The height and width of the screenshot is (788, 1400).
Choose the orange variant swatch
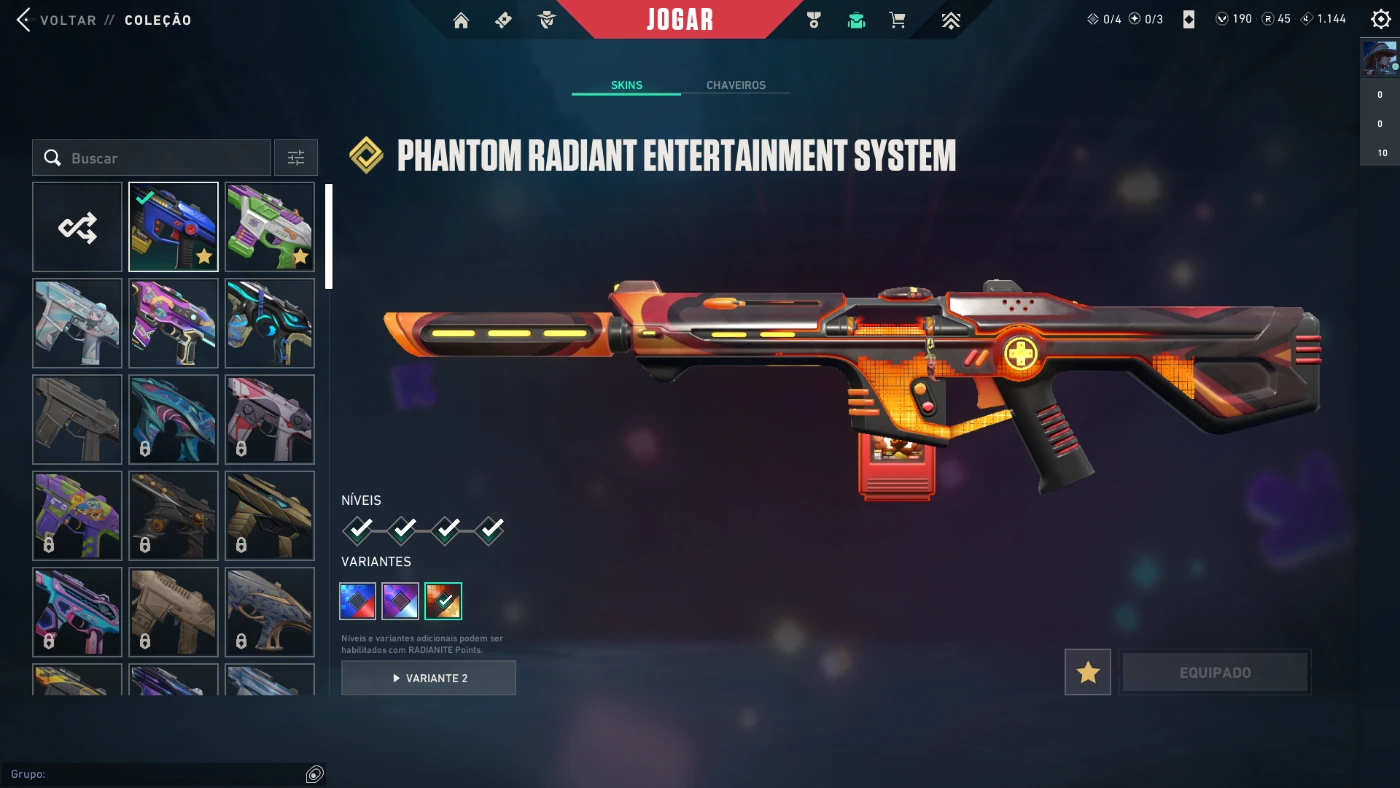pyautogui.click(x=443, y=601)
